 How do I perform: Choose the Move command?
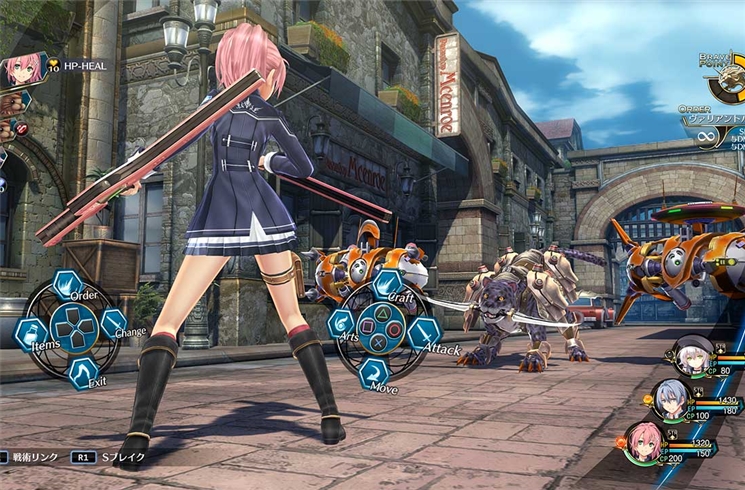(373, 371)
